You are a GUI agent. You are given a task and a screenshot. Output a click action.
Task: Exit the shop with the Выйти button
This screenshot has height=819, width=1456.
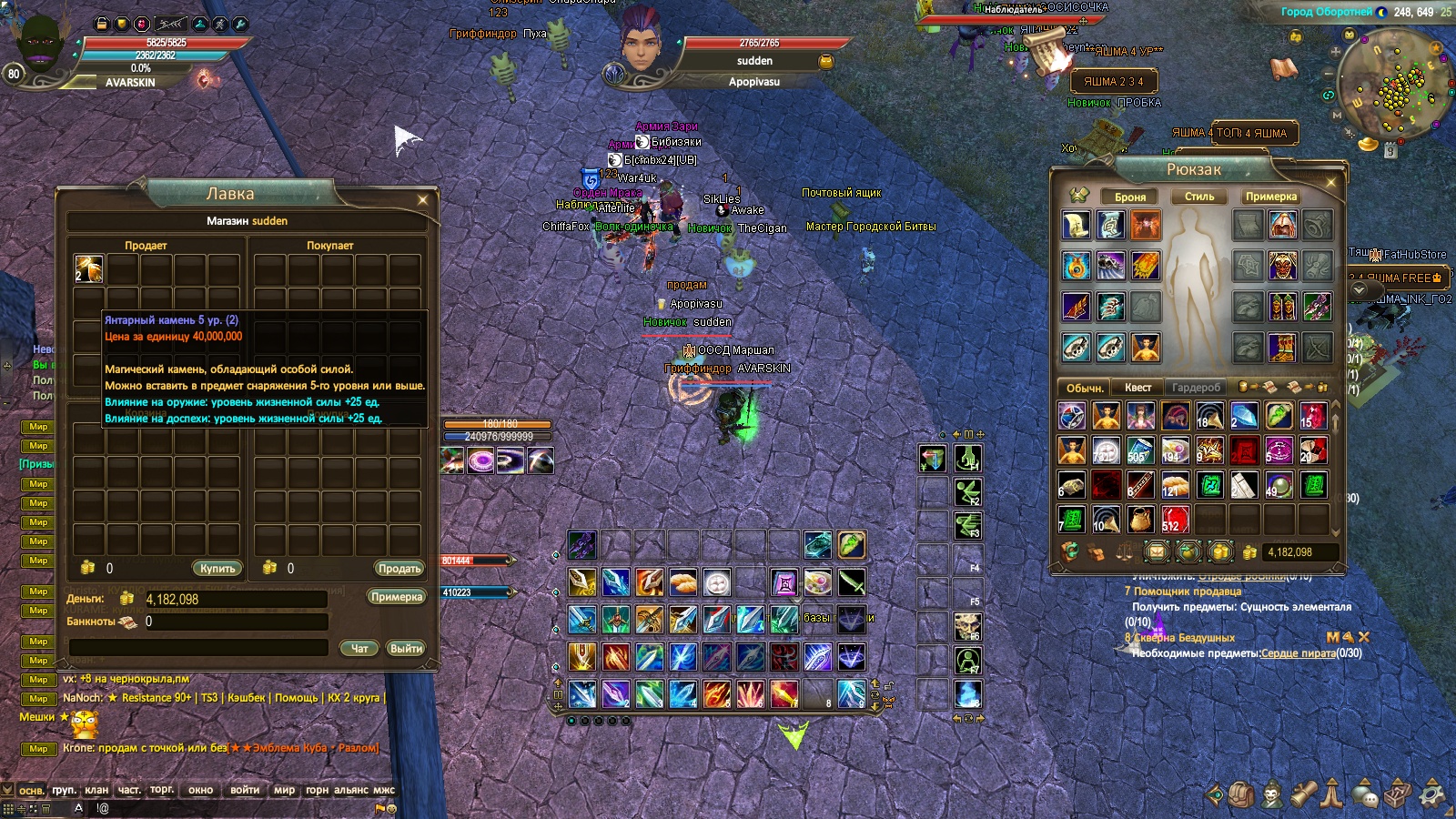[x=406, y=649]
